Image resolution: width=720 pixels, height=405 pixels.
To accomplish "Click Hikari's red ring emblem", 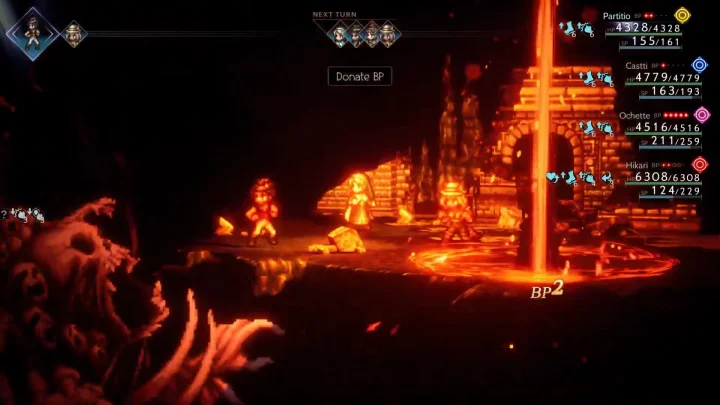I will pyautogui.click(x=699, y=164).
